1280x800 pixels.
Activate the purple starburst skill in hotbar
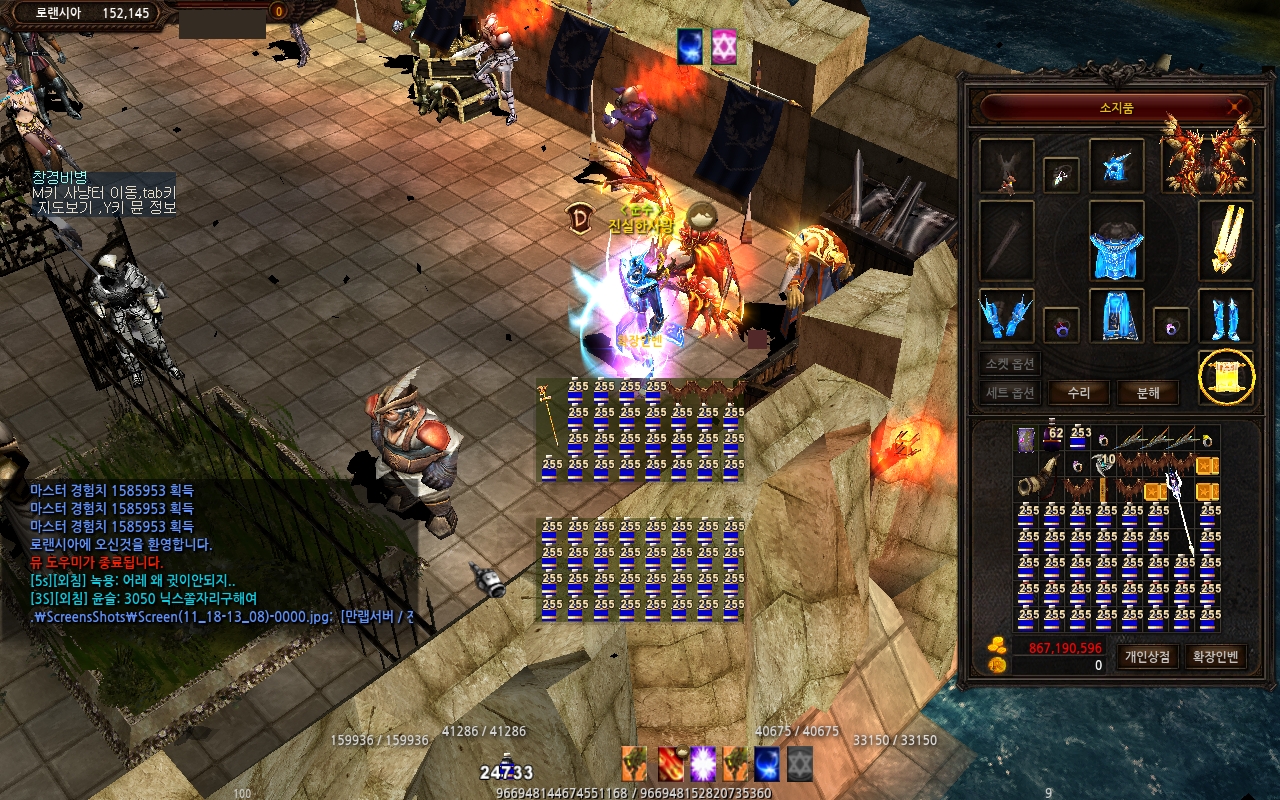coord(703,764)
